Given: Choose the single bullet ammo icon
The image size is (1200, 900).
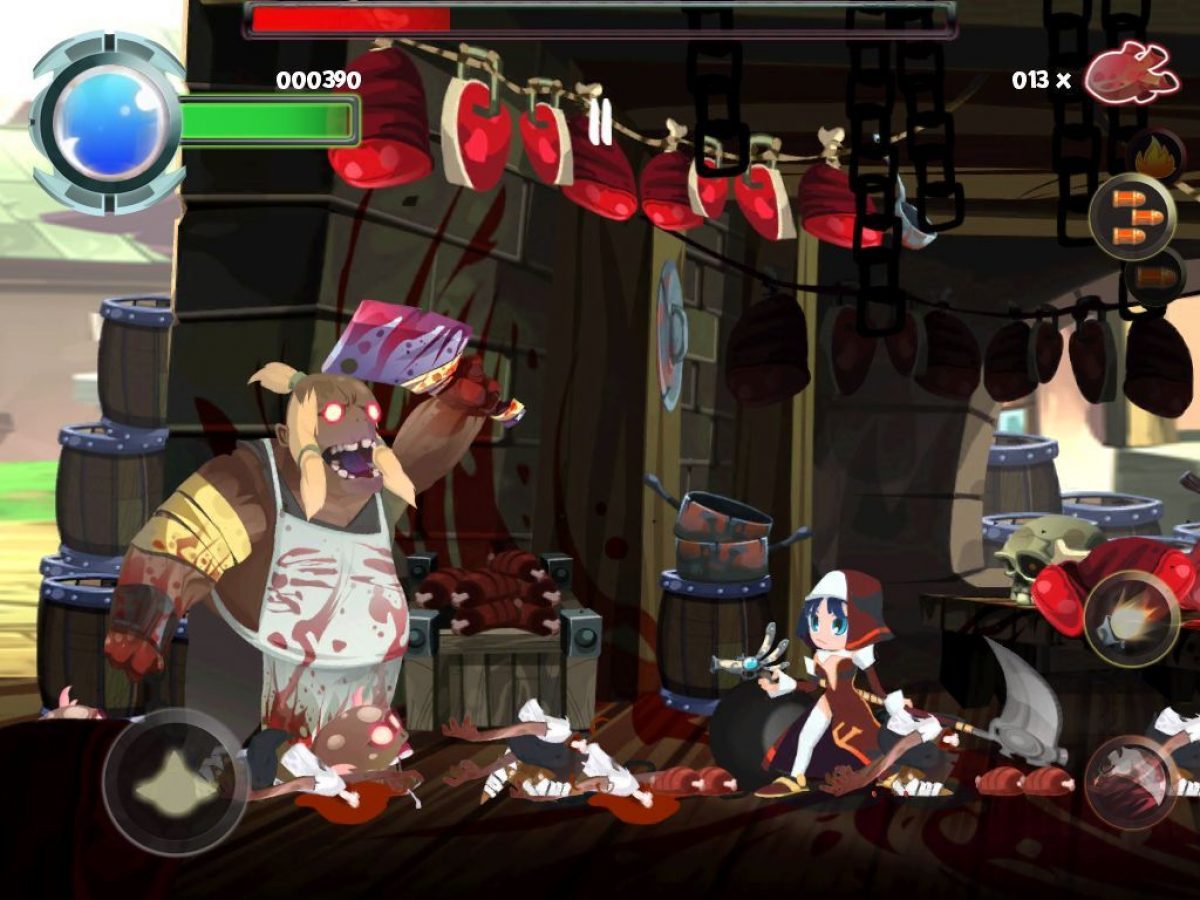Looking at the screenshot, I should point(1155,275).
